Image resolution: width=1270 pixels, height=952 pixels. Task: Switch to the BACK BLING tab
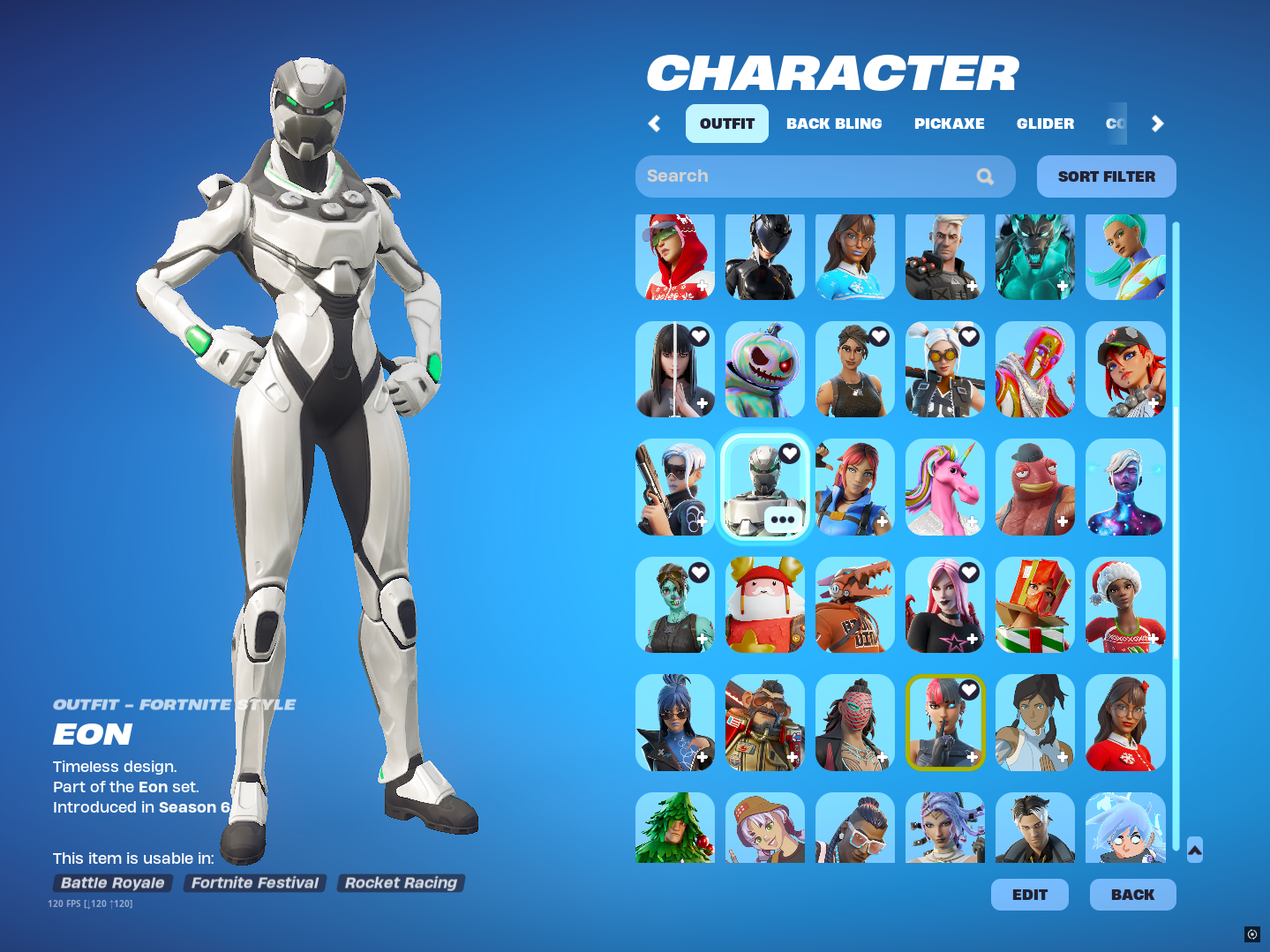click(x=833, y=124)
